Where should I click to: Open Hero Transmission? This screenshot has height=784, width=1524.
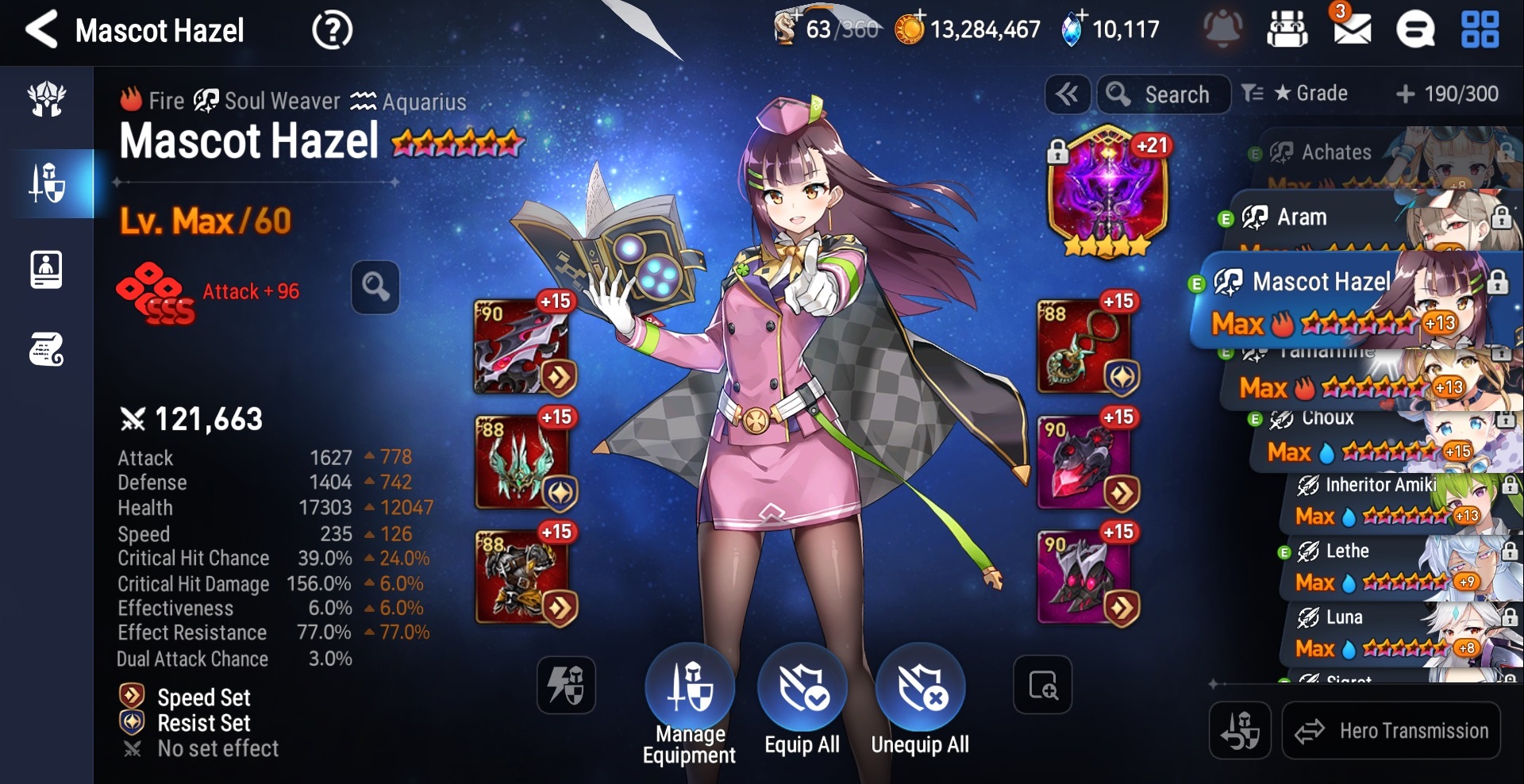point(1391,731)
